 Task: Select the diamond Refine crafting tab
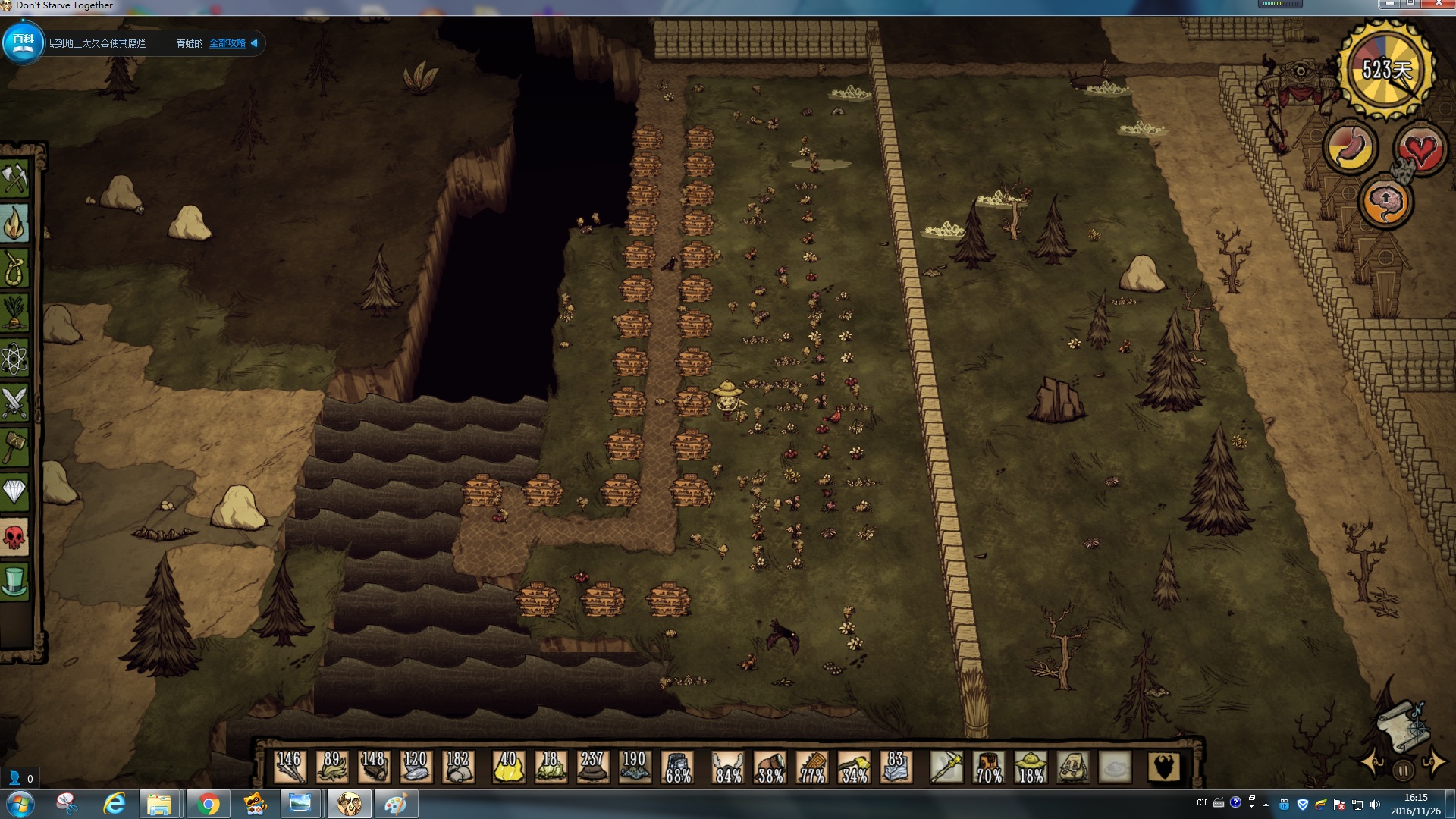14,492
